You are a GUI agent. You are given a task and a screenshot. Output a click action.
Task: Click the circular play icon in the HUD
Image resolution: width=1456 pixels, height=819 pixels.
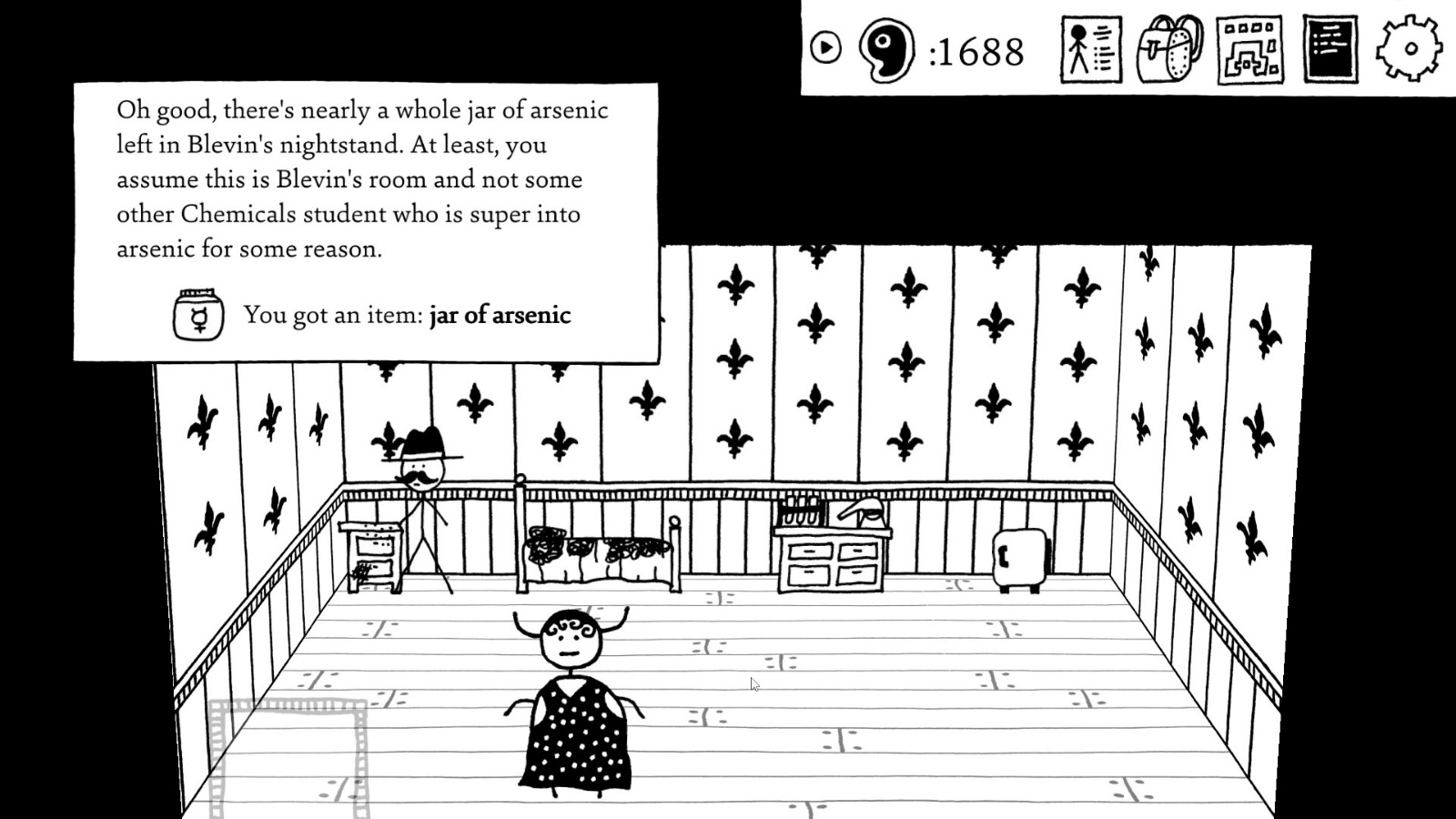(x=824, y=45)
